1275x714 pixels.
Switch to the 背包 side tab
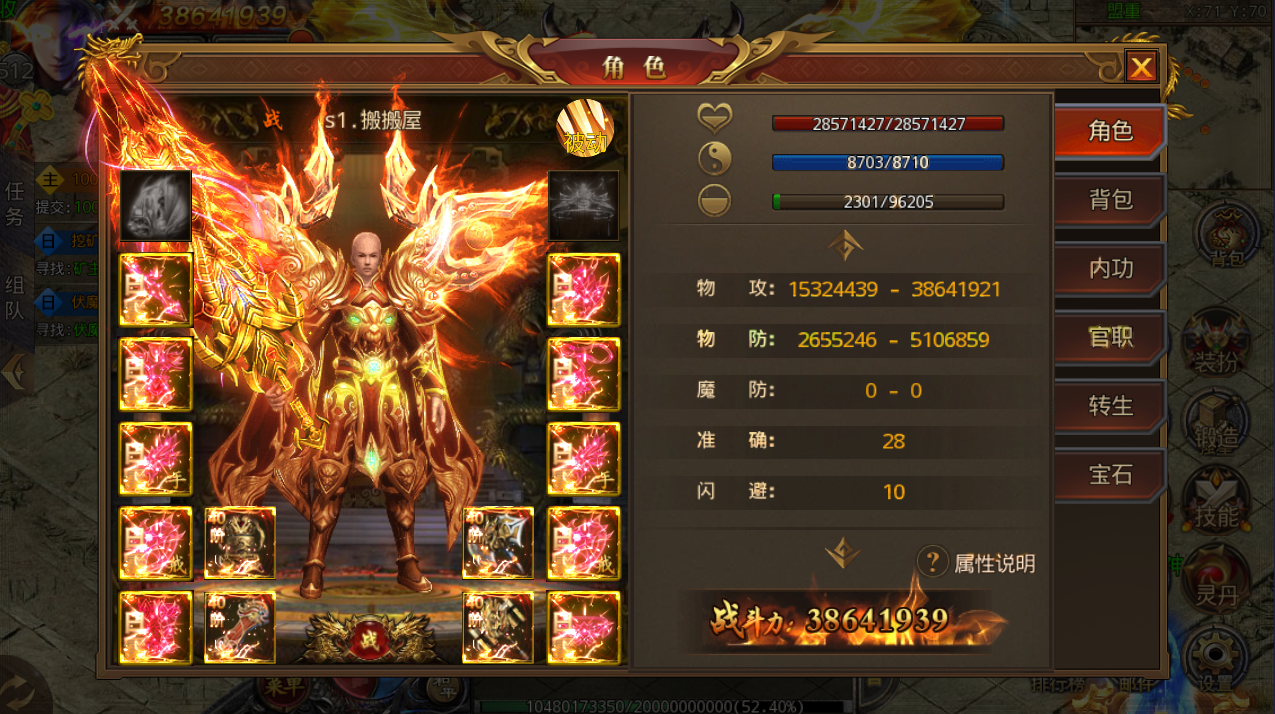tap(1109, 200)
